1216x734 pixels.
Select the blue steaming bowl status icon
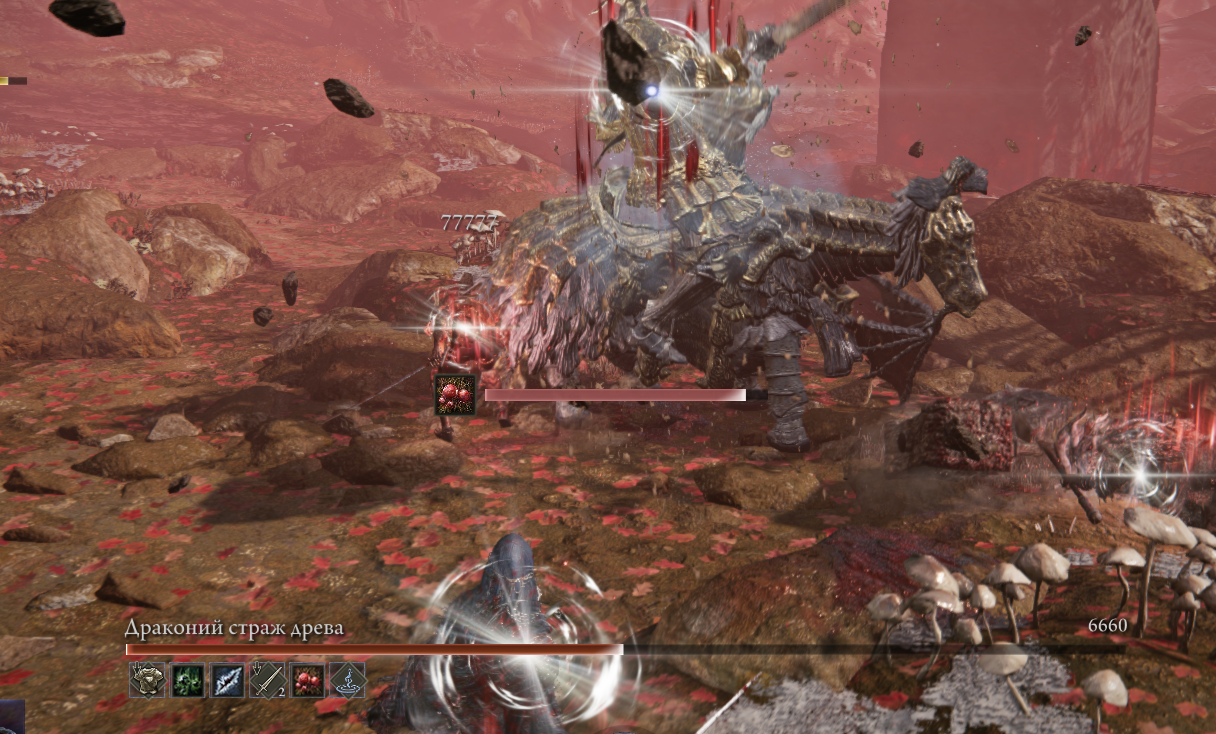coord(347,680)
